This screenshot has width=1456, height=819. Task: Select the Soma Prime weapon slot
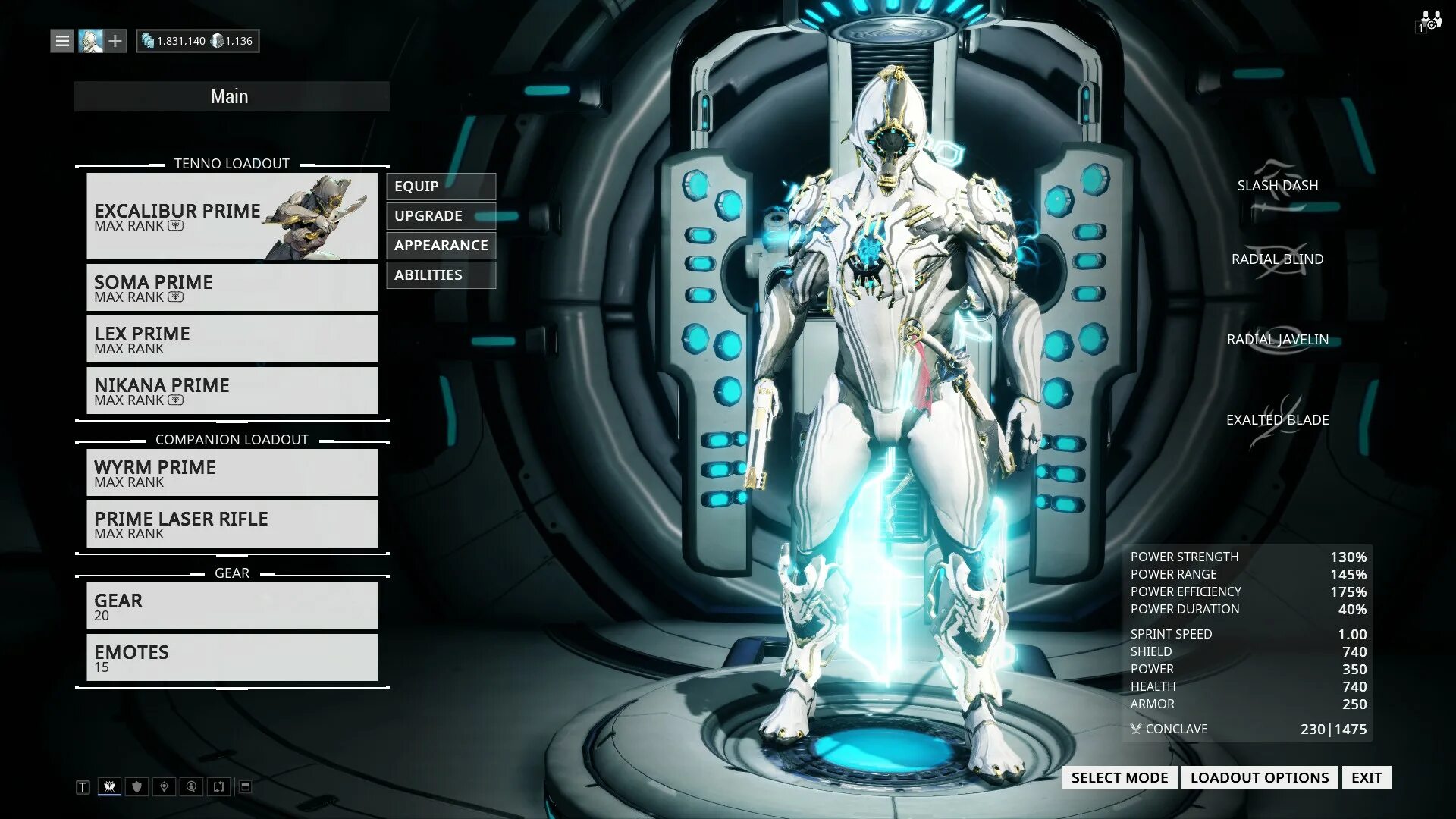click(232, 287)
